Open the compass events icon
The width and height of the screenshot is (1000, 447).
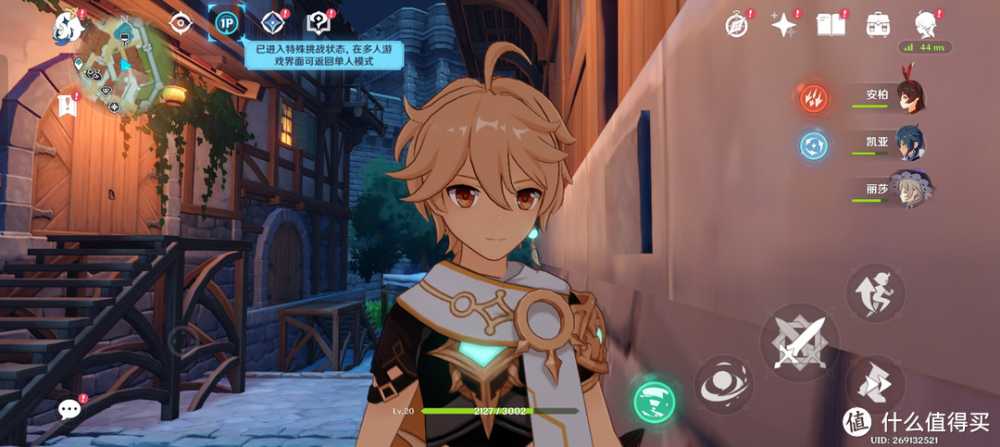pos(737,25)
